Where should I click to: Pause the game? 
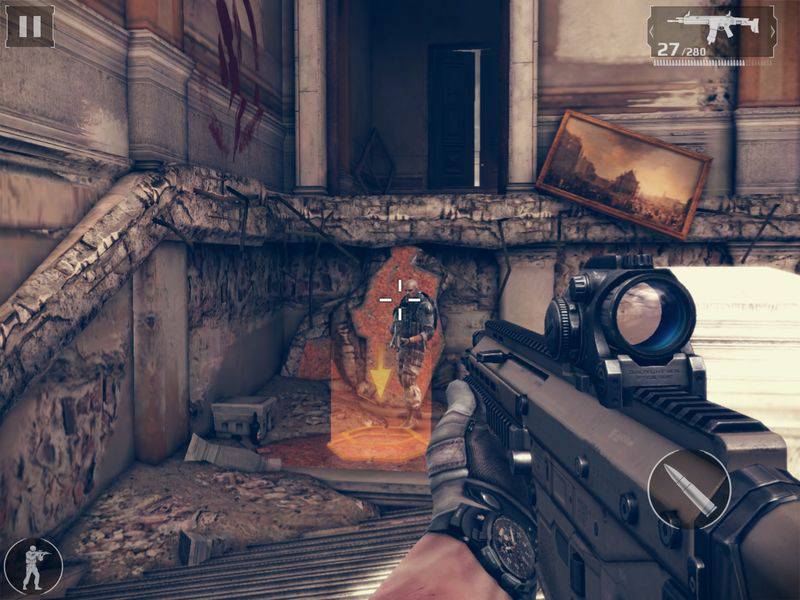[30, 26]
